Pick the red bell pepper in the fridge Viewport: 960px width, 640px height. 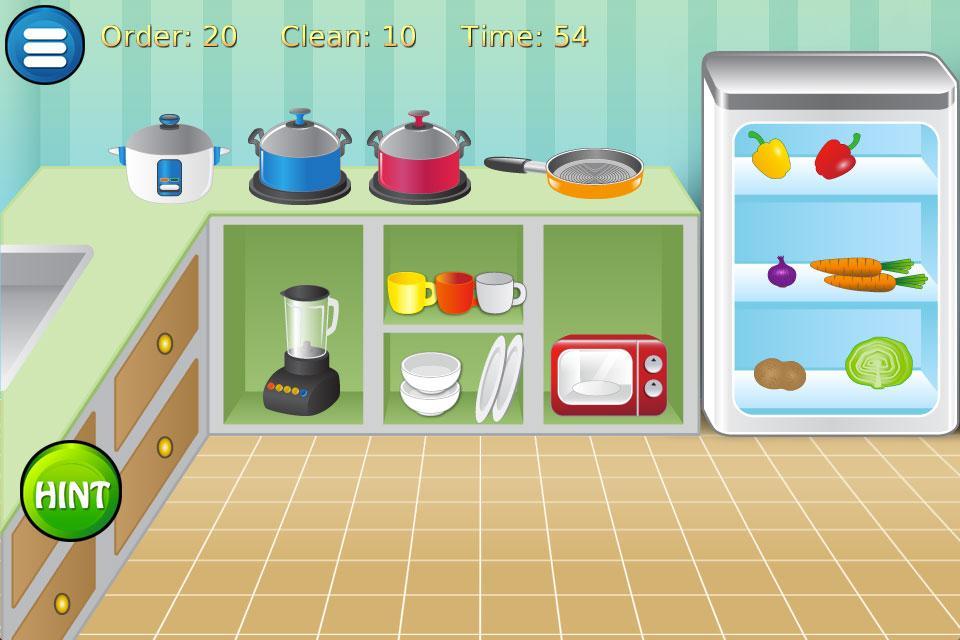point(836,156)
